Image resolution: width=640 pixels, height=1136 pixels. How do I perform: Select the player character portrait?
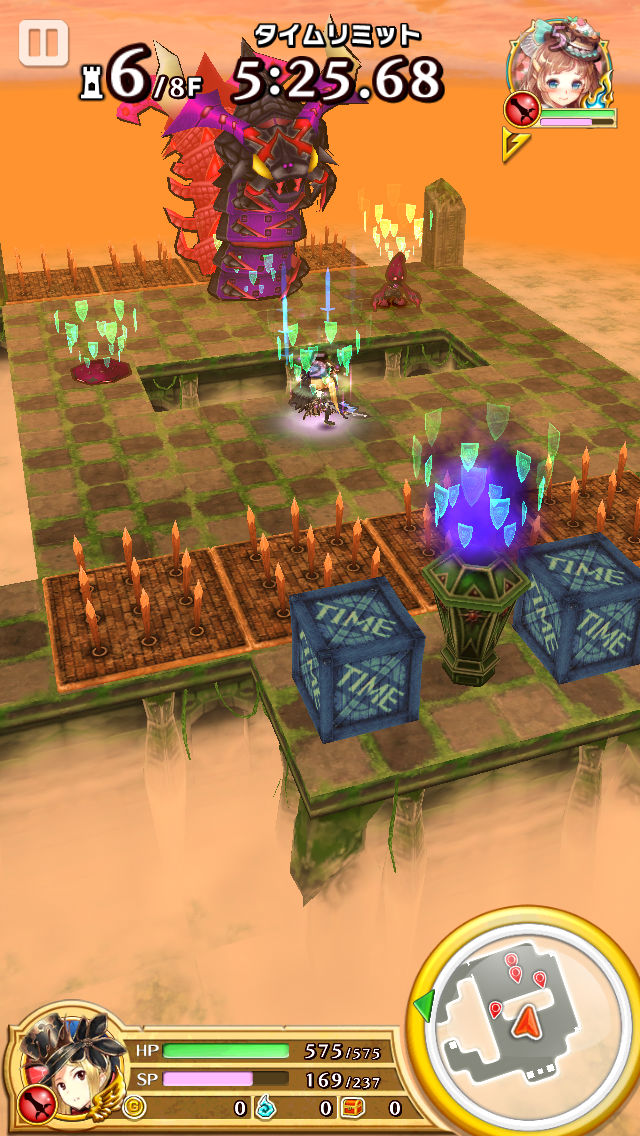click(68, 1063)
